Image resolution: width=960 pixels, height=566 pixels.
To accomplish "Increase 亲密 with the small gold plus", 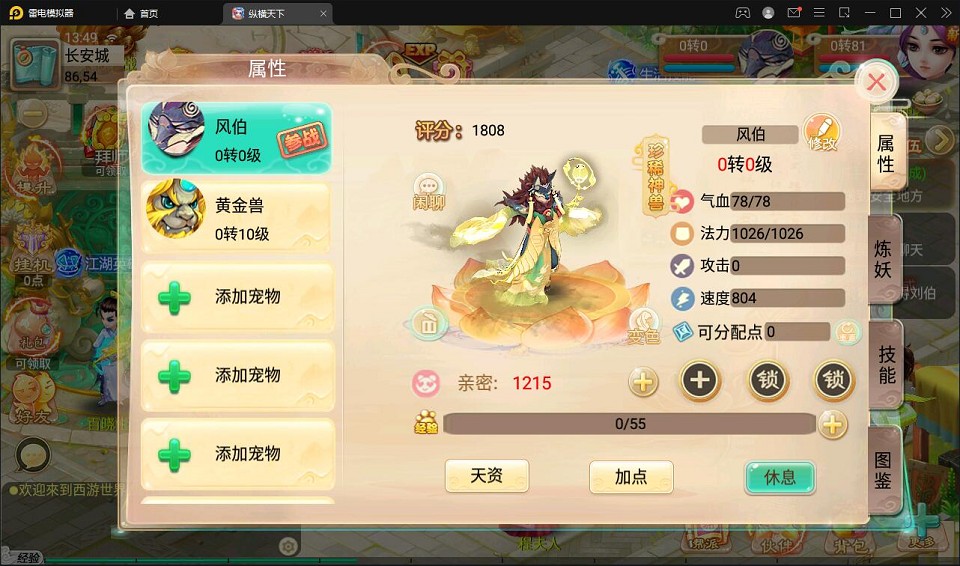I will [x=643, y=381].
